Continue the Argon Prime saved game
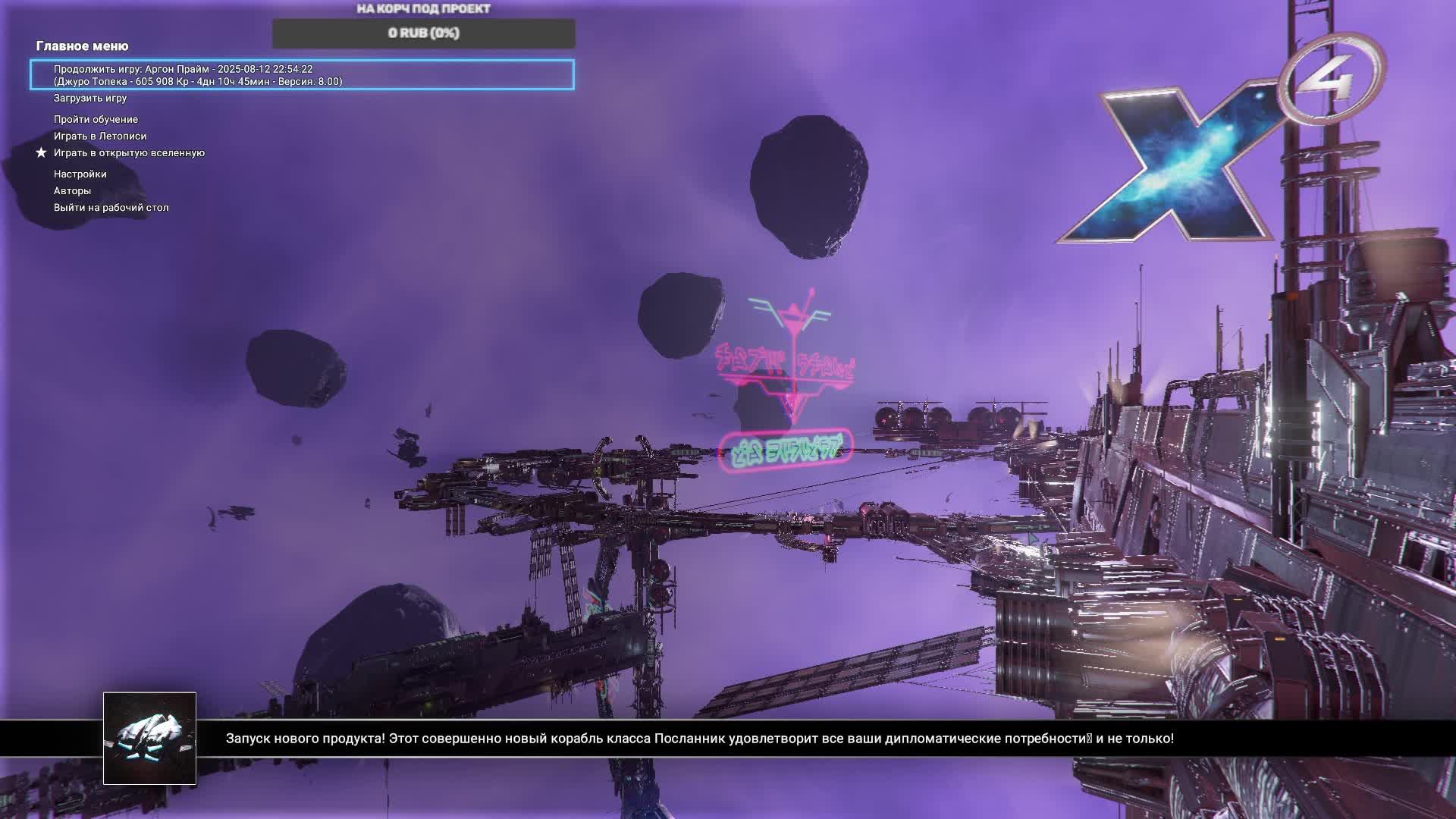Screen dimensions: 1456x819 pos(302,75)
